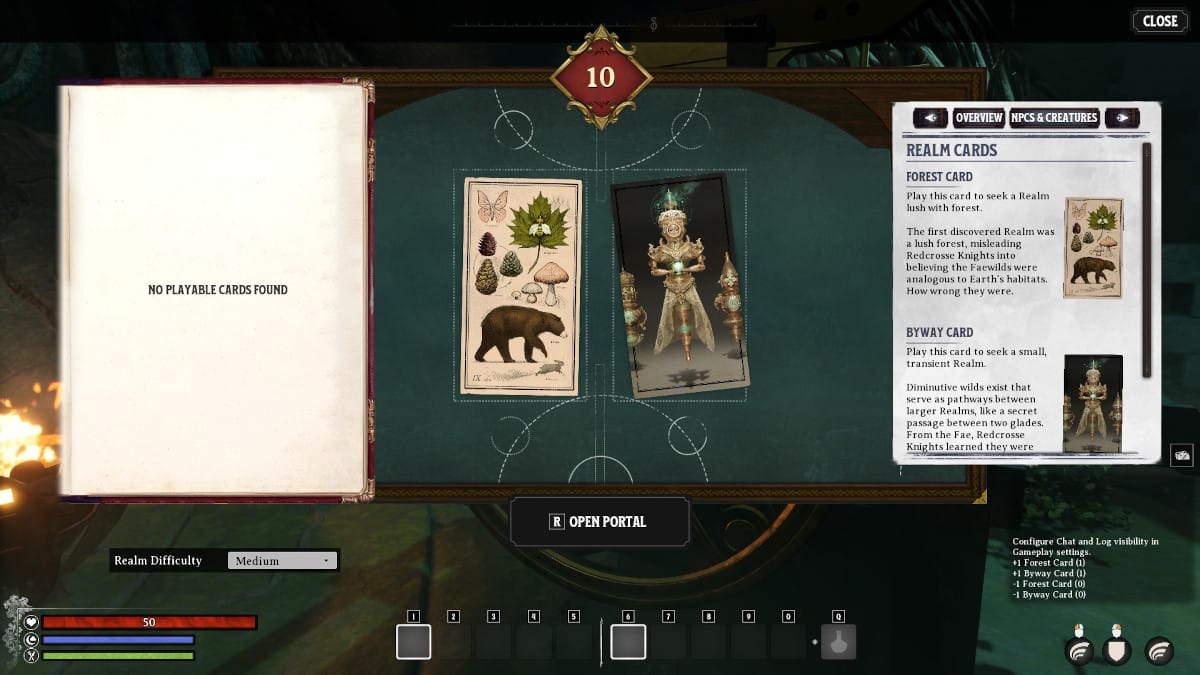Select hotbar slot 6

628,642
